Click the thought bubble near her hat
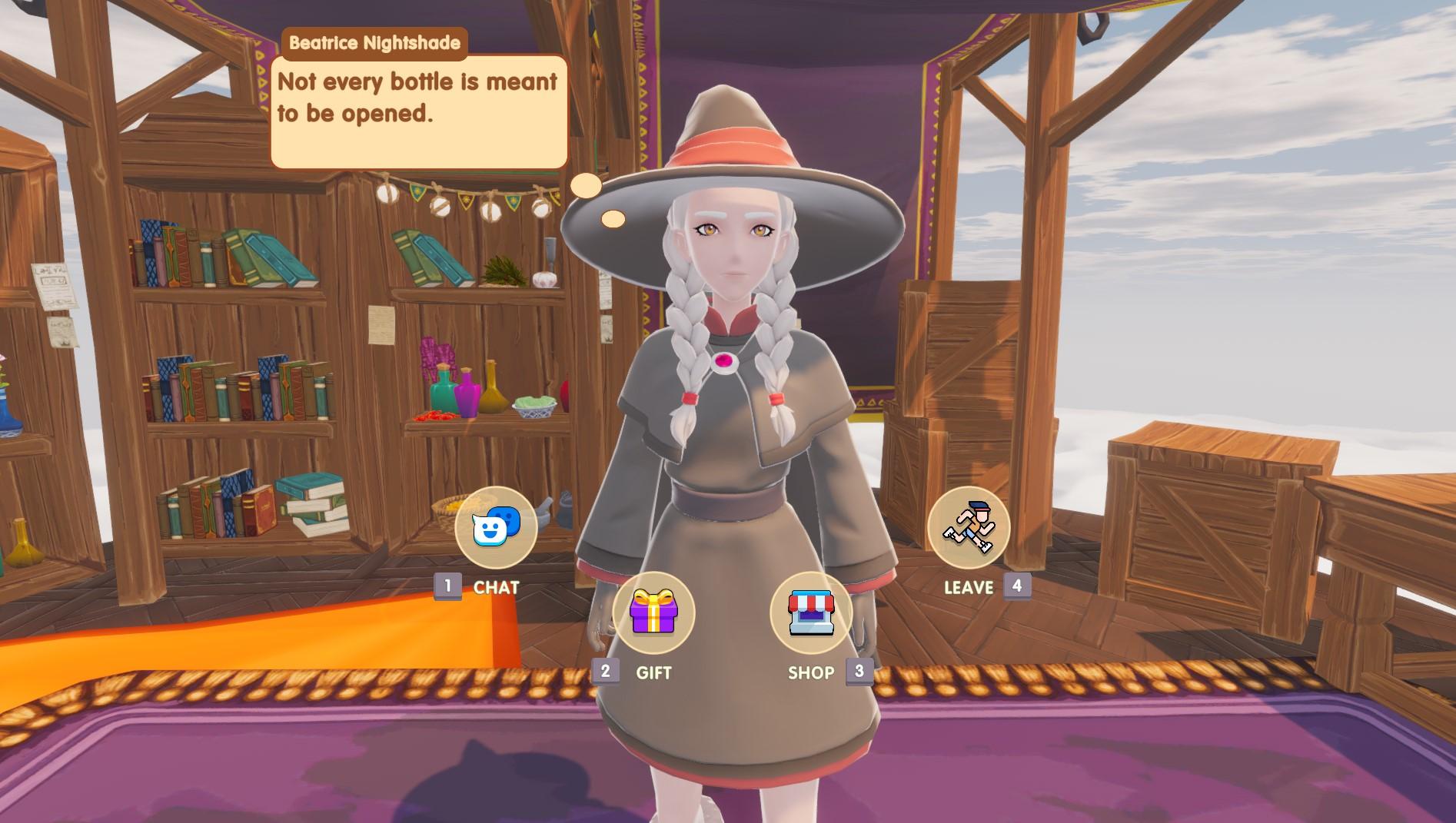Image resolution: width=1456 pixels, height=823 pixels. (585, 185)
